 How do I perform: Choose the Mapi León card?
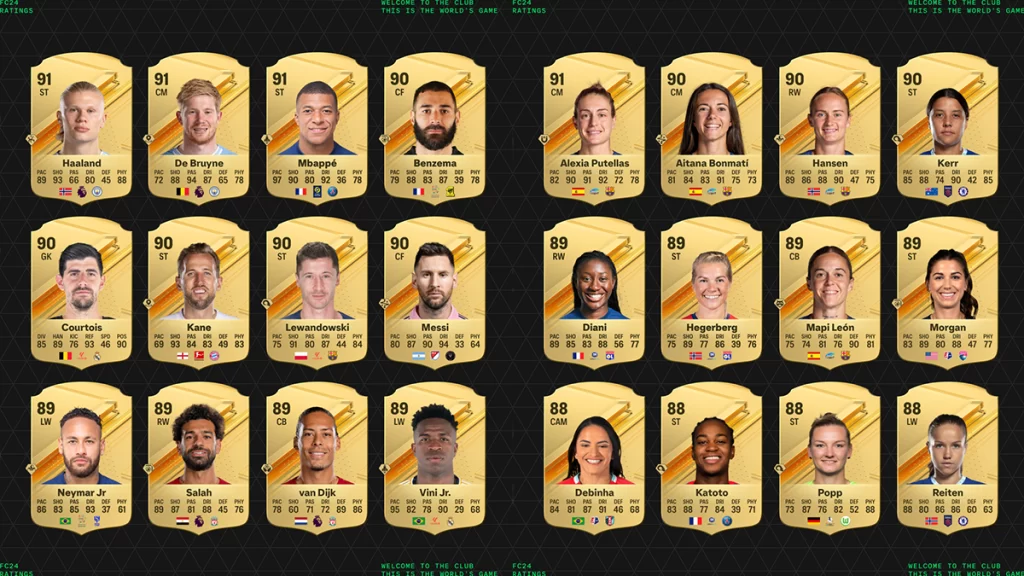coord(829,294)
